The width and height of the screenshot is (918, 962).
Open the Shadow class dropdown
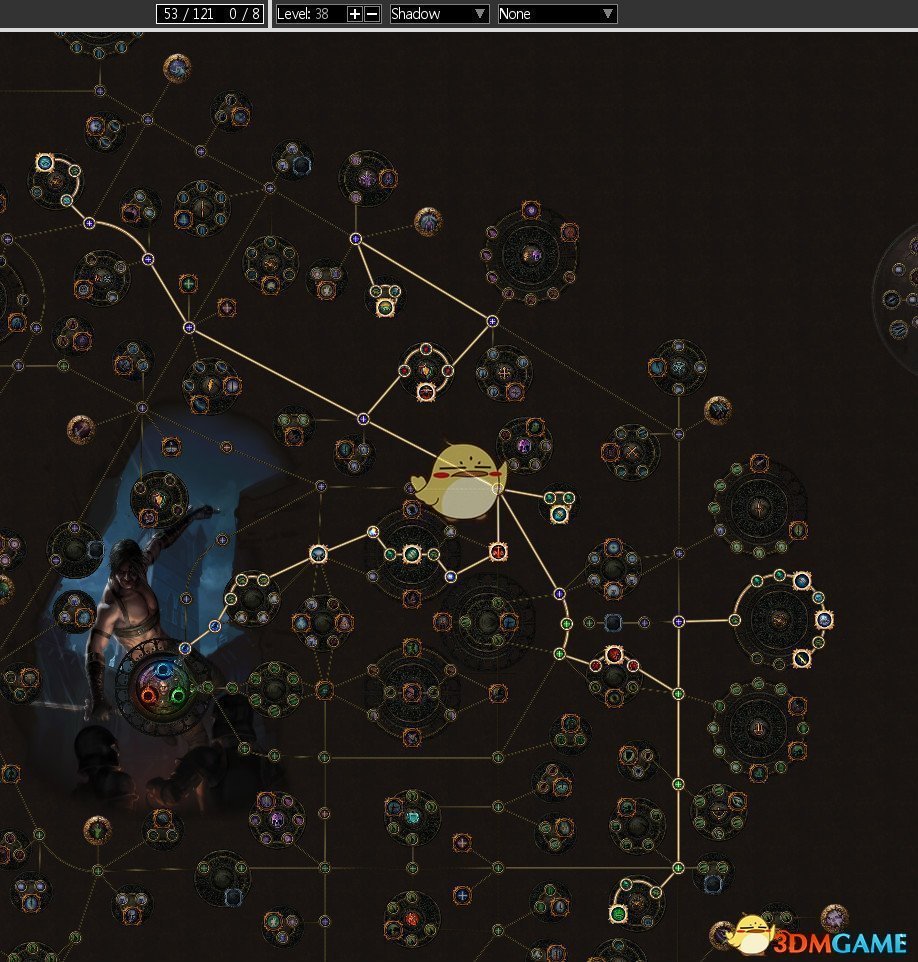[438, 14]
